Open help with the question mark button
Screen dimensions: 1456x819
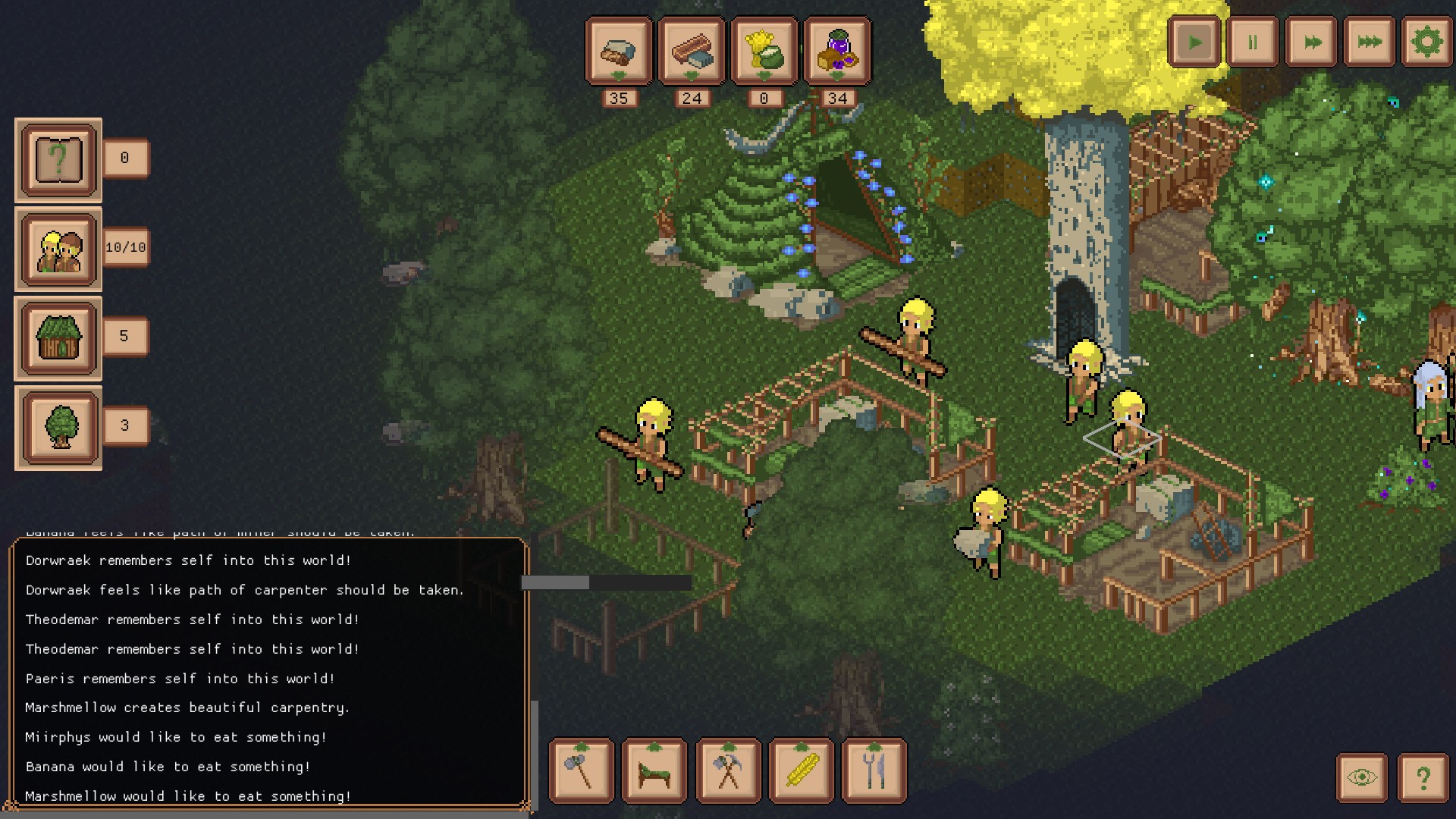click(x=1423, y=777)
